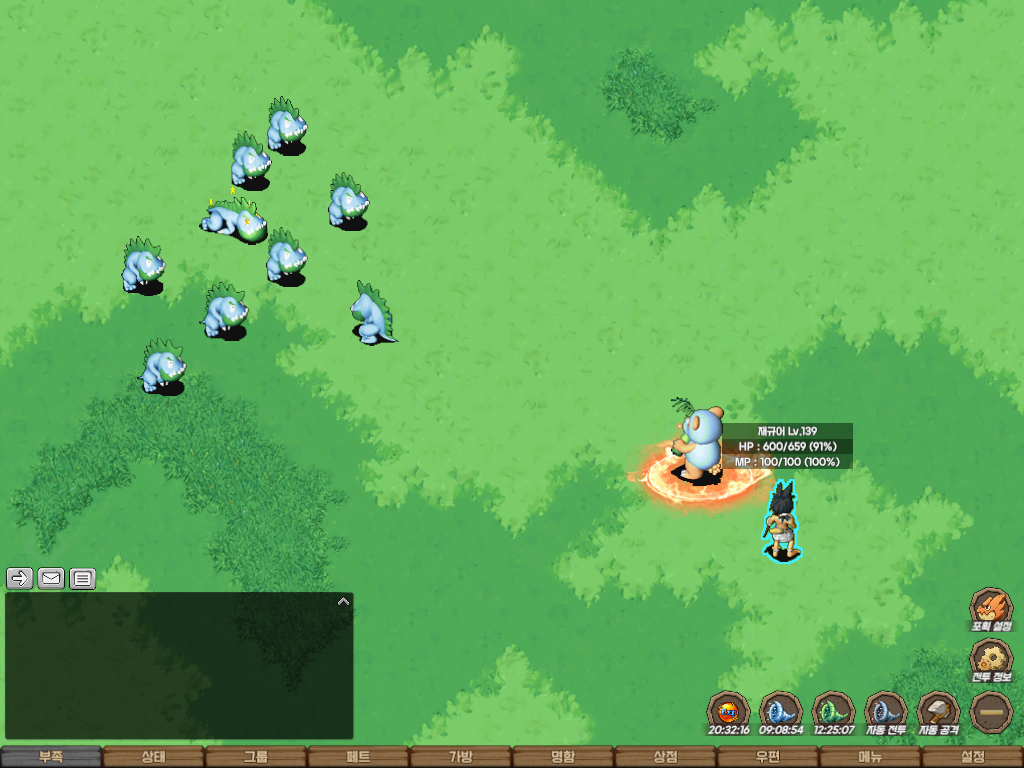Viewport: 1024px width, 768px height.
Task: Open the 그룹 (group) menu
Action: 256,757
